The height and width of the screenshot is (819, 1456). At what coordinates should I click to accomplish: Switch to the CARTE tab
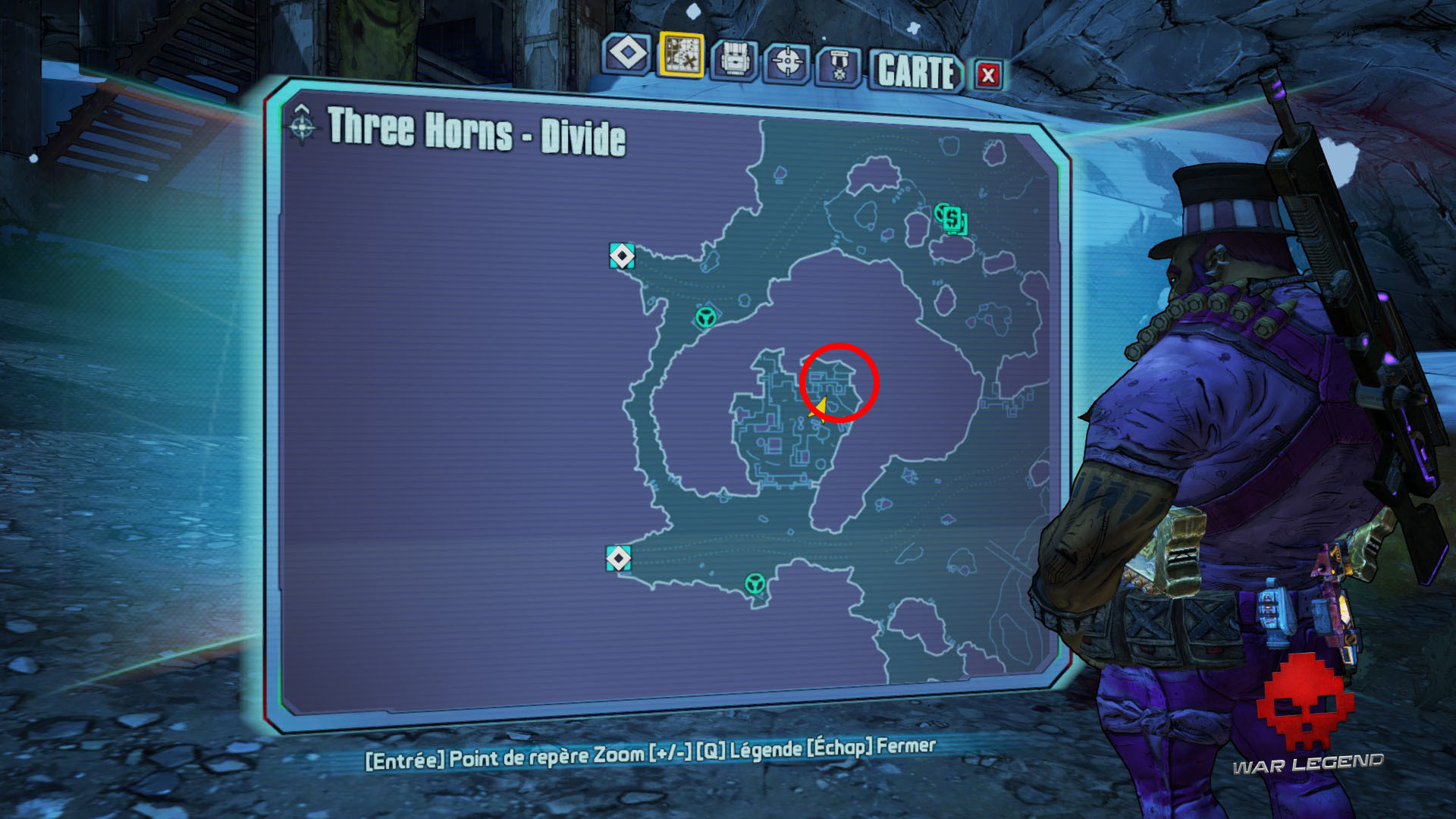pos(915,72)
